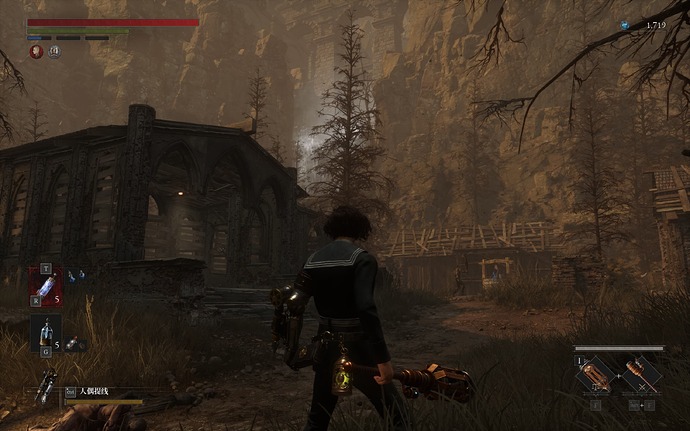
Task: Click the grey round status icon beside red one
Action: [54, 51]
